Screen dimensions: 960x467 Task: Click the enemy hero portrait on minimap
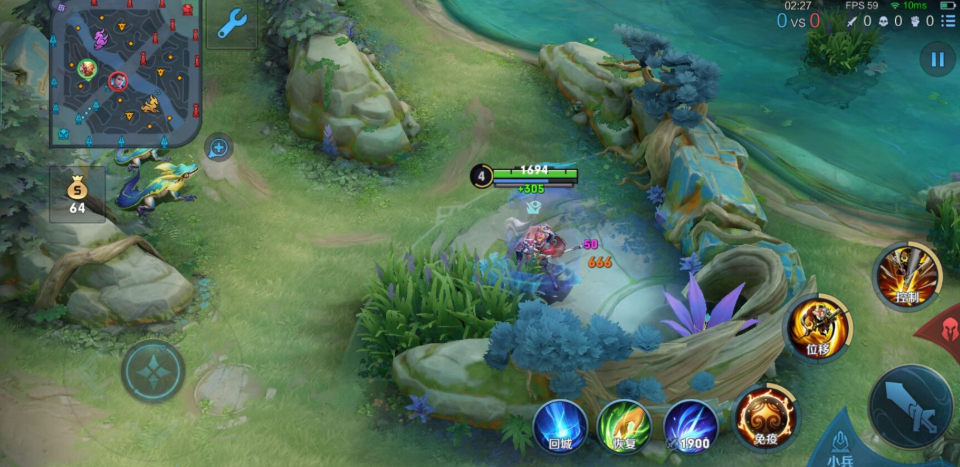pyautogui.click(x=118, y=81)
